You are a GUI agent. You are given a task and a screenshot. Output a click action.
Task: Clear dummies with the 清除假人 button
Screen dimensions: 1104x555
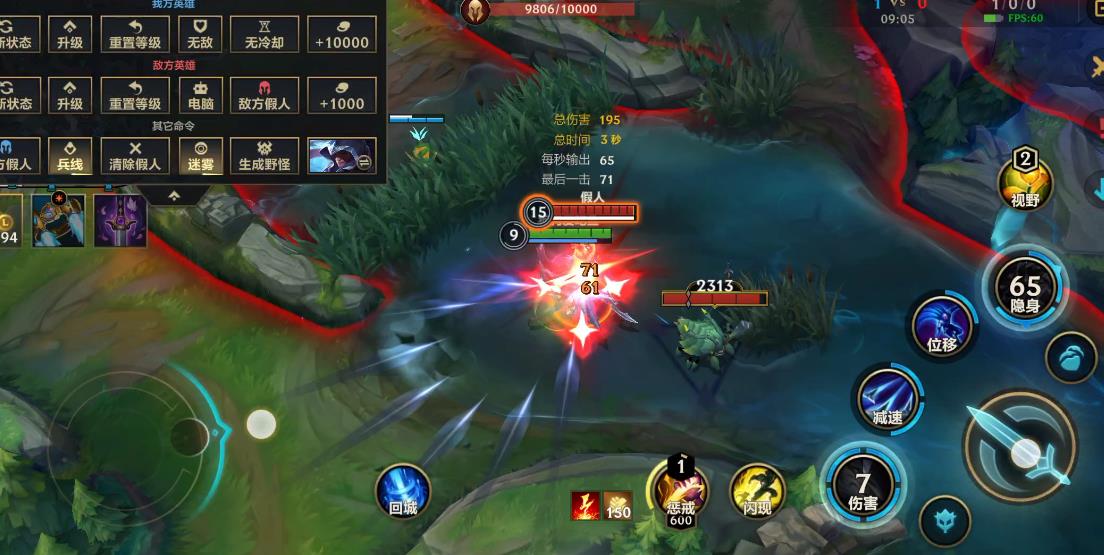pos(136,155)
